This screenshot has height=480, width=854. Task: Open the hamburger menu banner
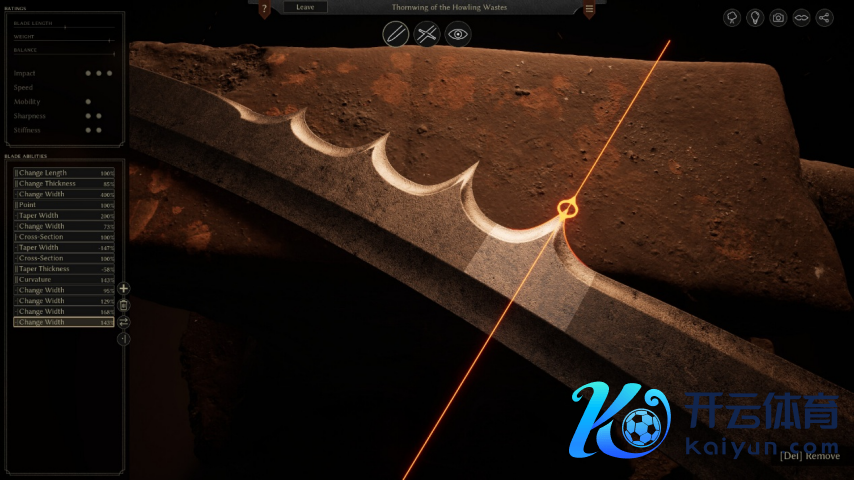coord(589,9)
